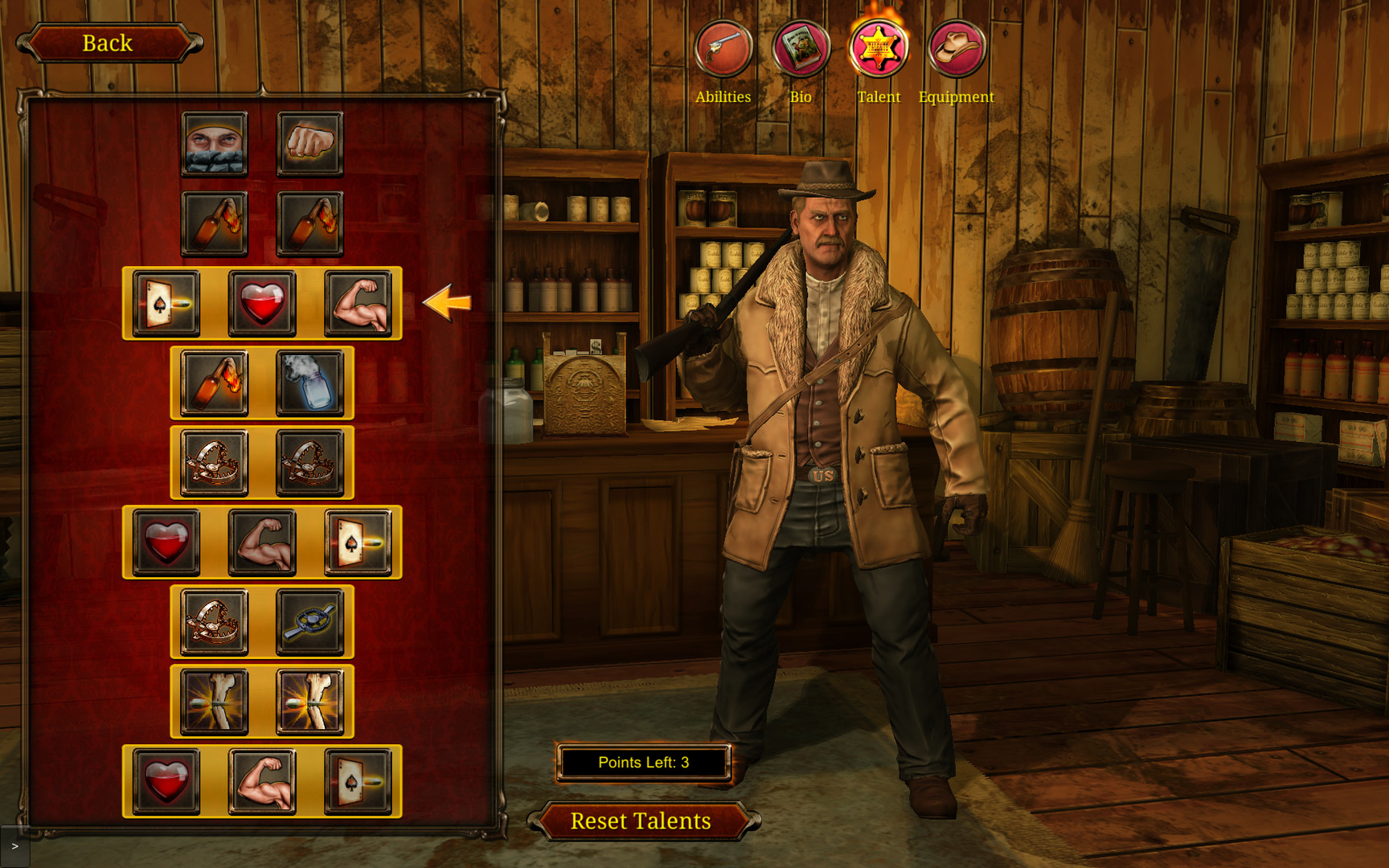Select the bandit mask talent at the top

pyautogui.click(x=214, y=143)
